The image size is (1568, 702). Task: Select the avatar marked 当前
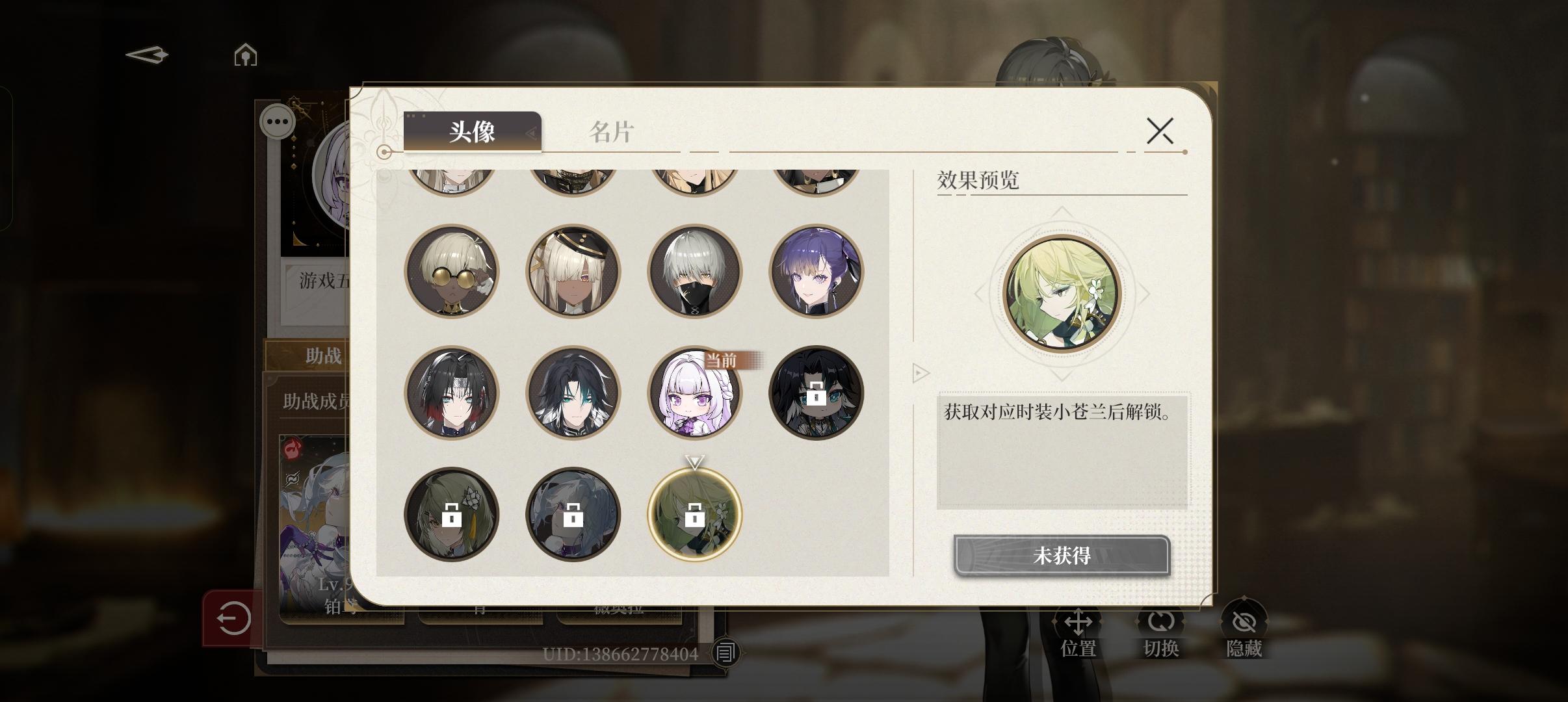coord(696,393)
